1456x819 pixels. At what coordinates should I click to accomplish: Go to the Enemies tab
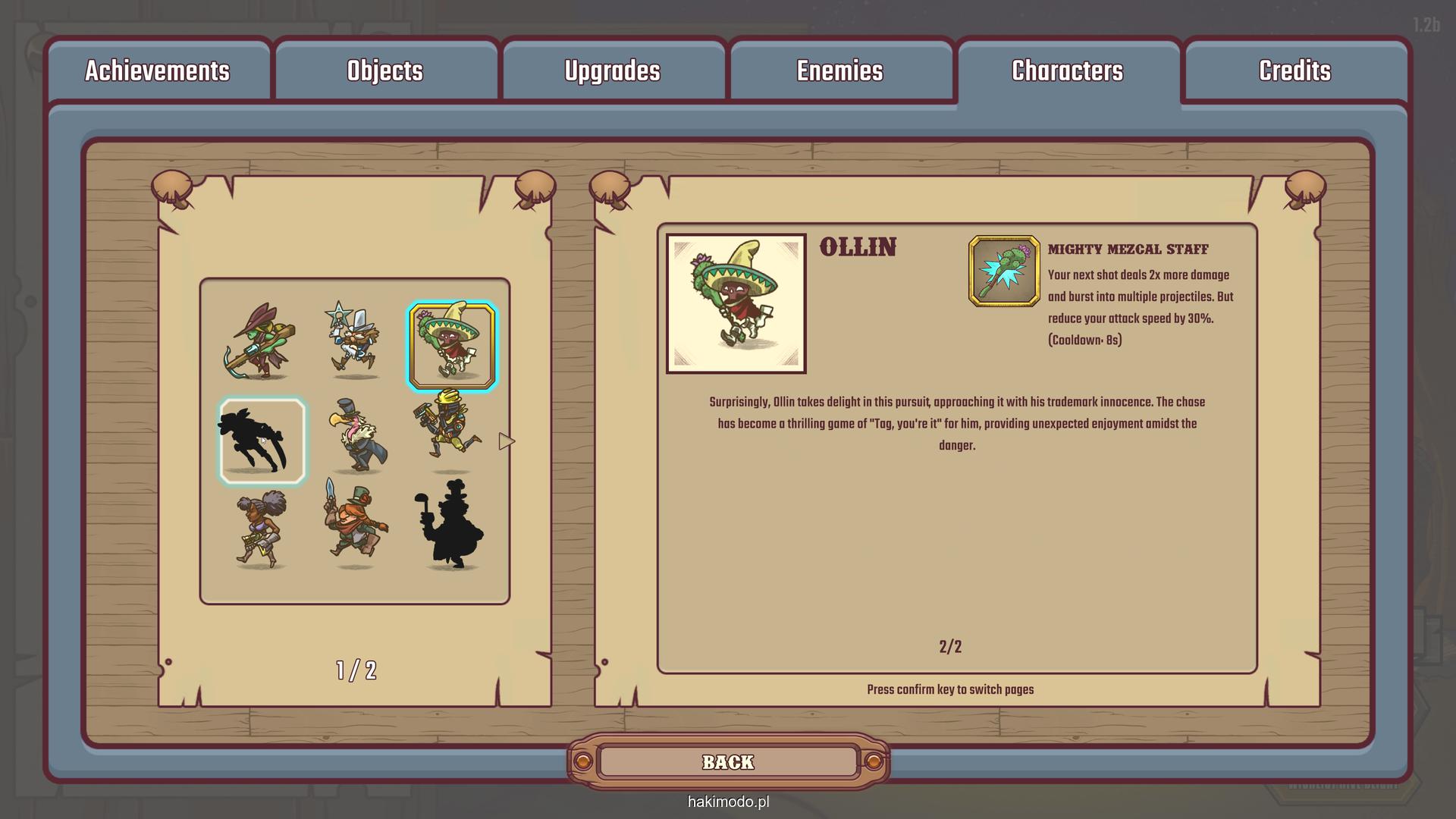tap(839, 71)
